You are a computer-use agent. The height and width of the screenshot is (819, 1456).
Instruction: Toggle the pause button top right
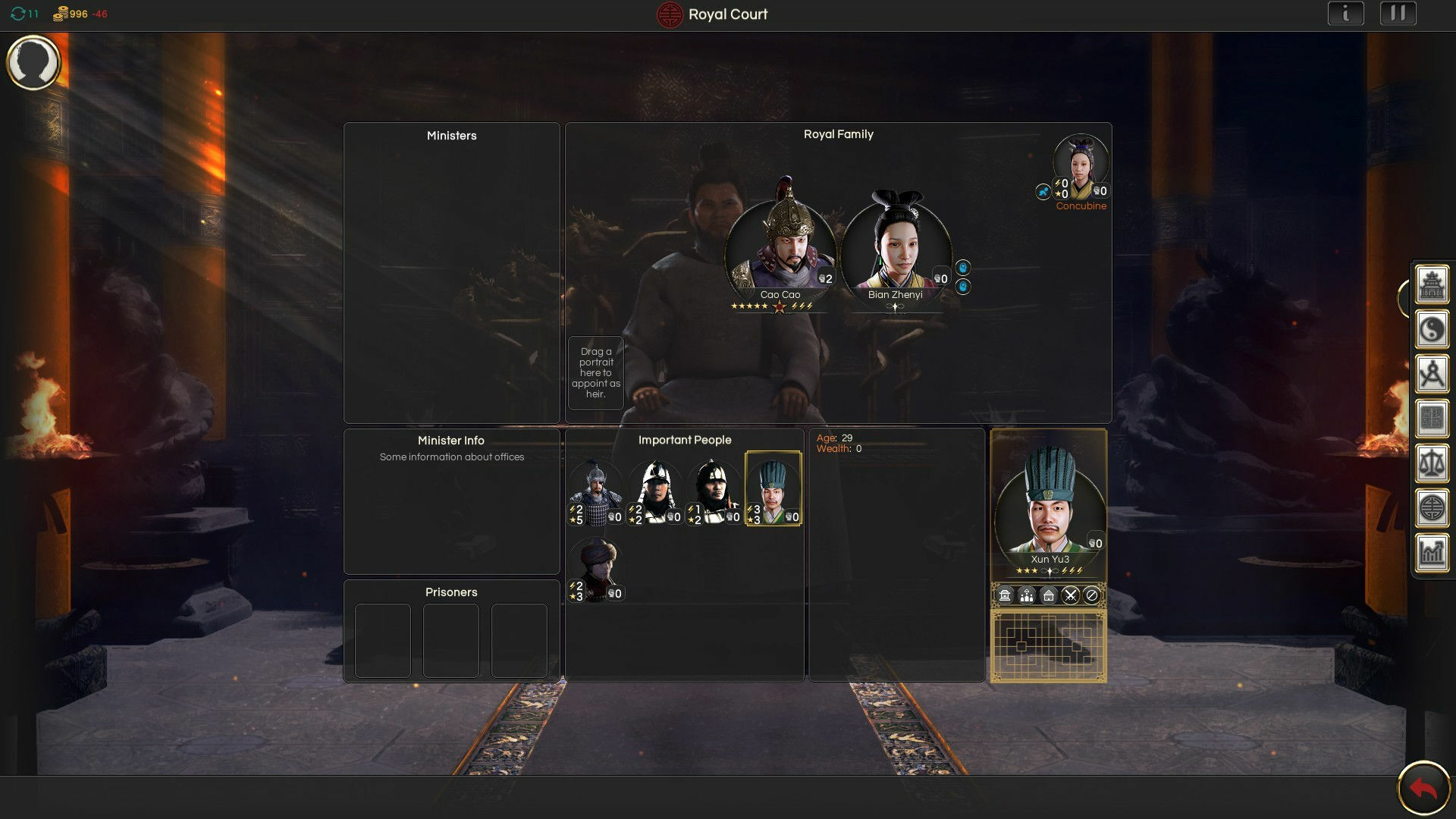tap(1399, 14)
